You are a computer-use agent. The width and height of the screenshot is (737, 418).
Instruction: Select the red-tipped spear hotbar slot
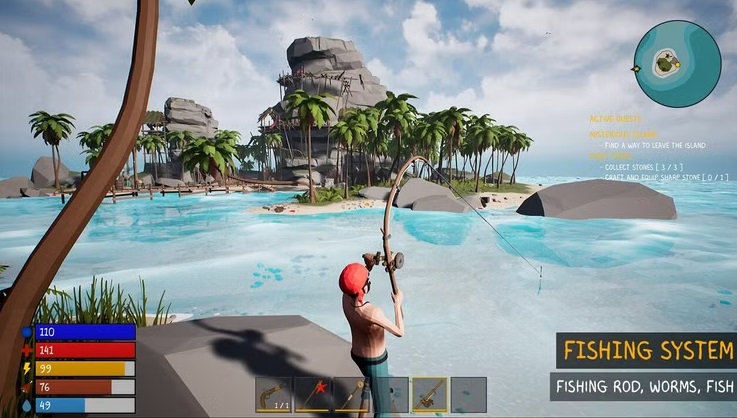tap(311, 394)
